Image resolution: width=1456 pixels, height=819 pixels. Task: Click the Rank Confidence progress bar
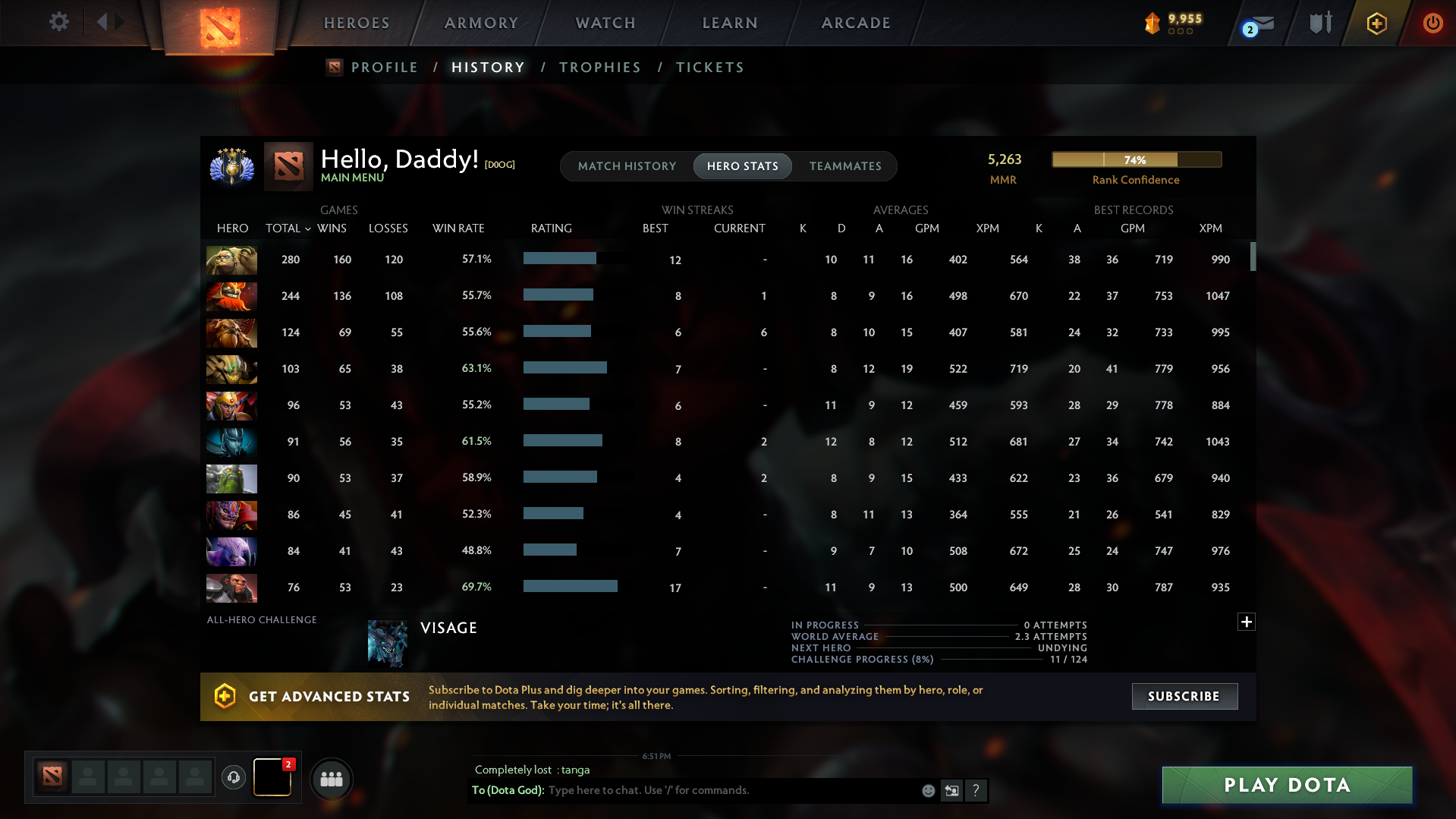[1136, 159]
